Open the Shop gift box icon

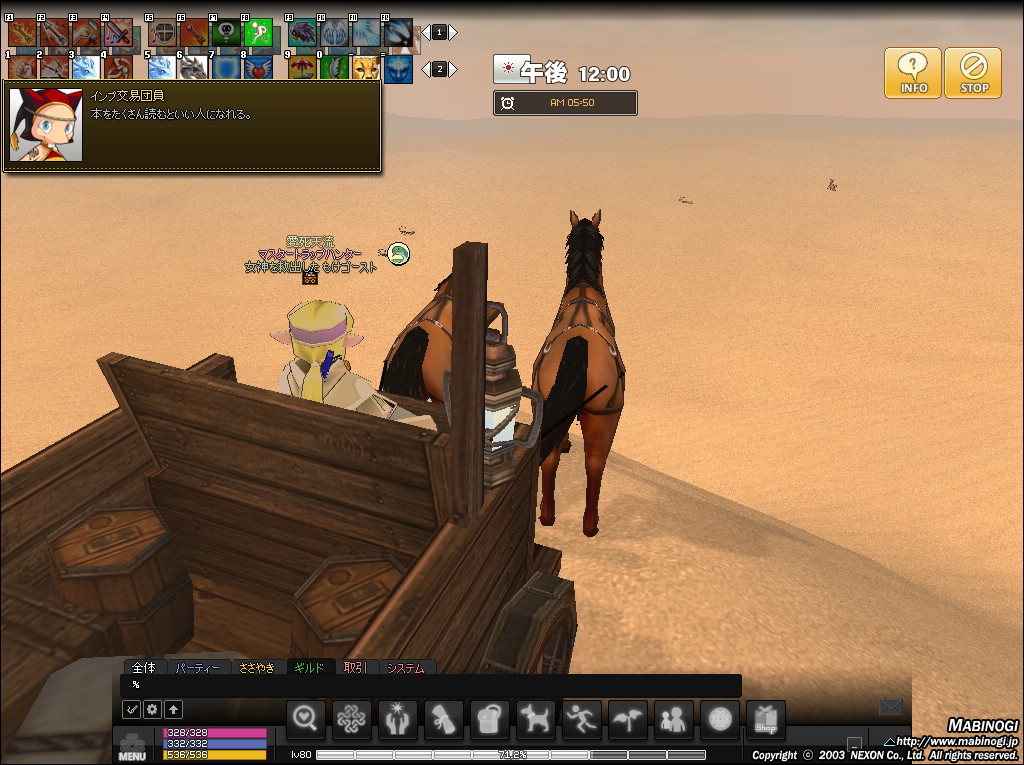766,720
